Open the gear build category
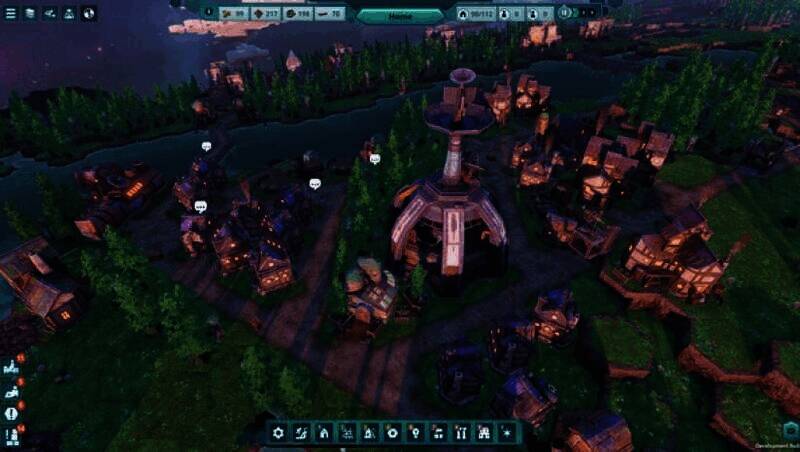 [x=279, y=433]
